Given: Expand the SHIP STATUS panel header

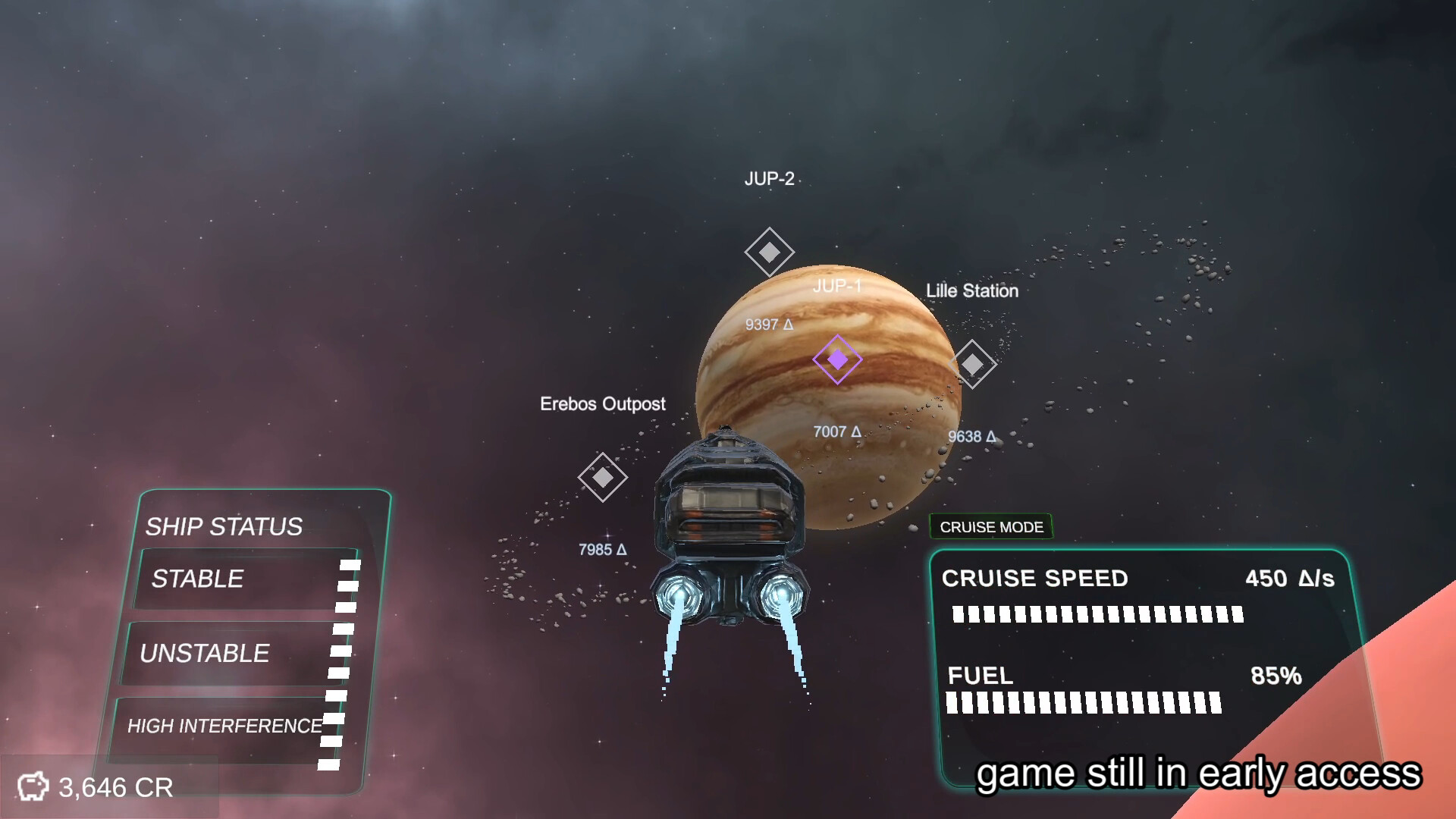Looking at the screenshot, I should coord(224,527).
